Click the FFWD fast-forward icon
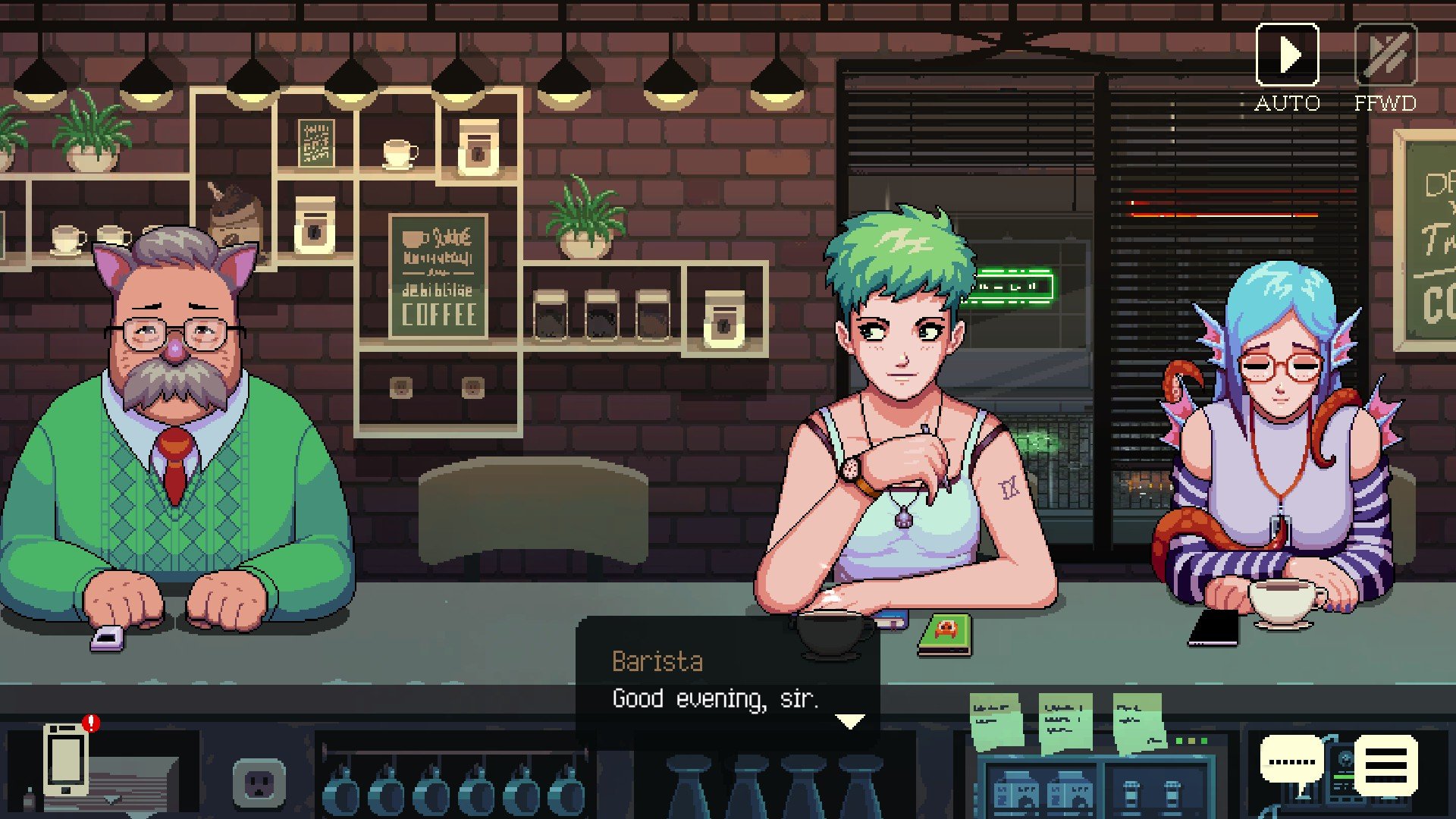Image resolution: width=1456 pixels, height=819 pixels. pyautogui.click(x=1387, y=55)
